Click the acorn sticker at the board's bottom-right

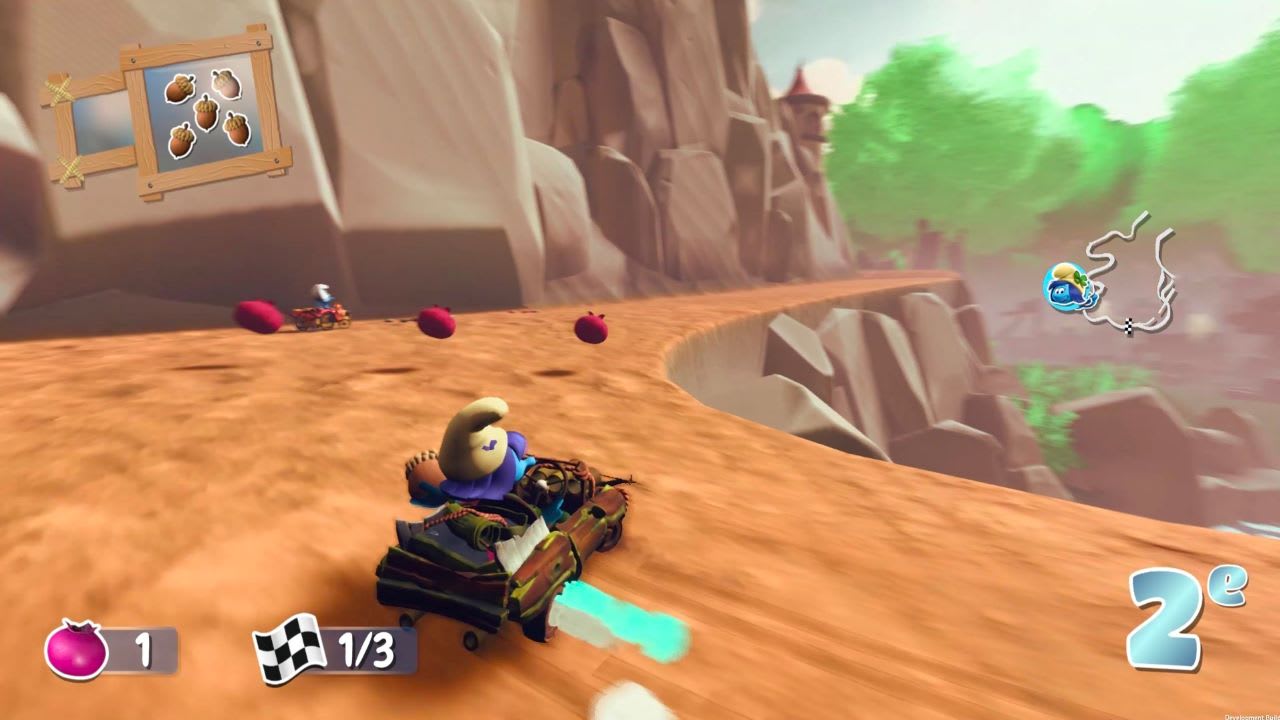coord(234,129)
